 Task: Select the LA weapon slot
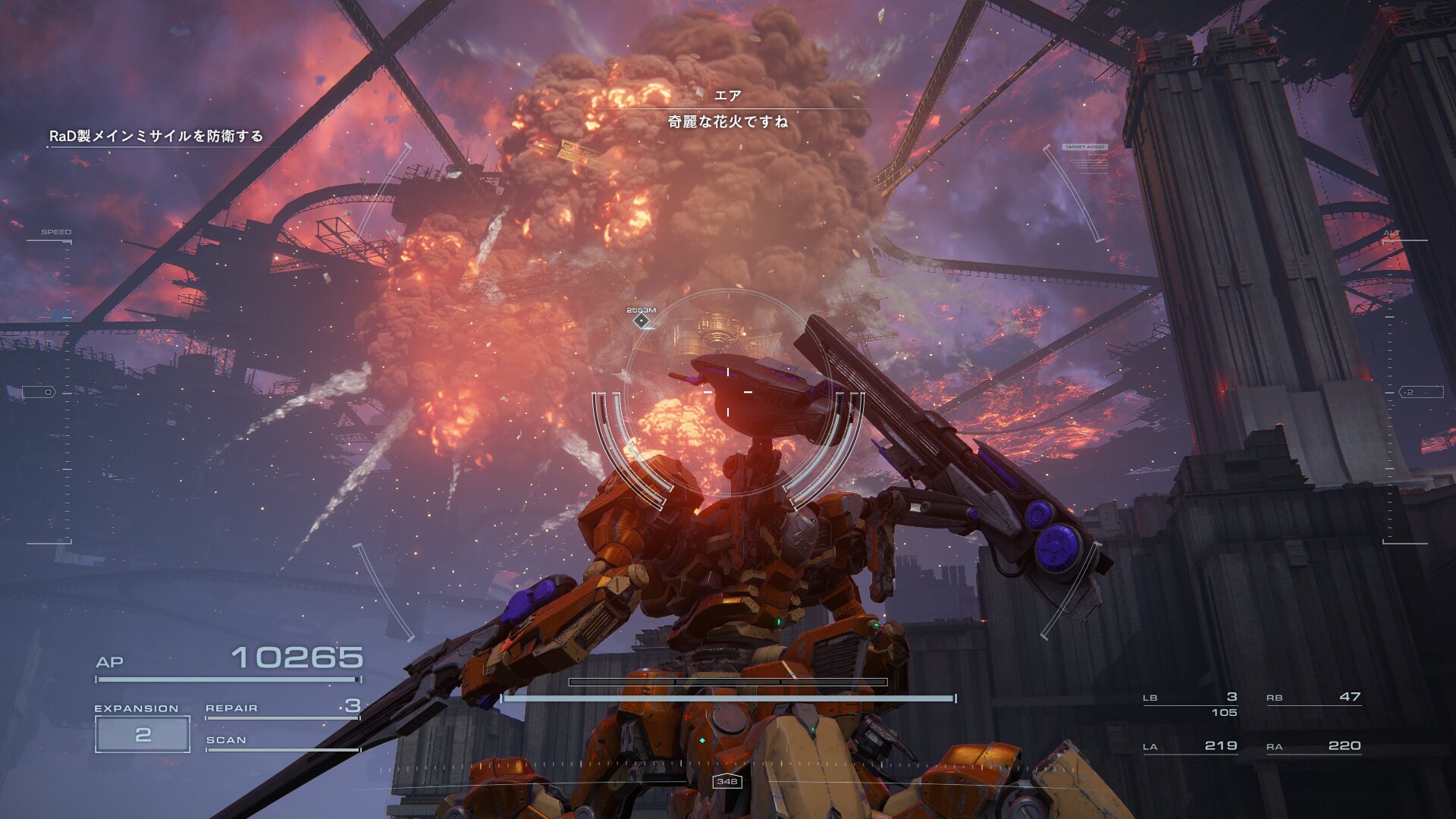[1190, 747]
